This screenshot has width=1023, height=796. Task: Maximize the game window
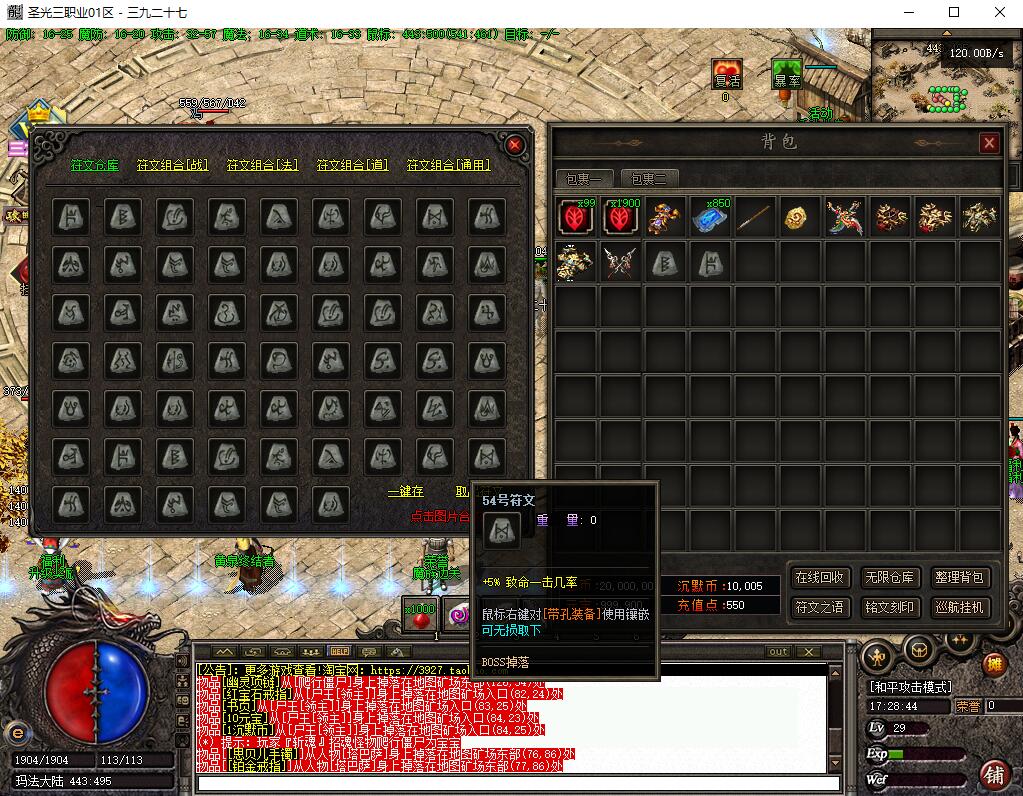click(x=954, y=12)
